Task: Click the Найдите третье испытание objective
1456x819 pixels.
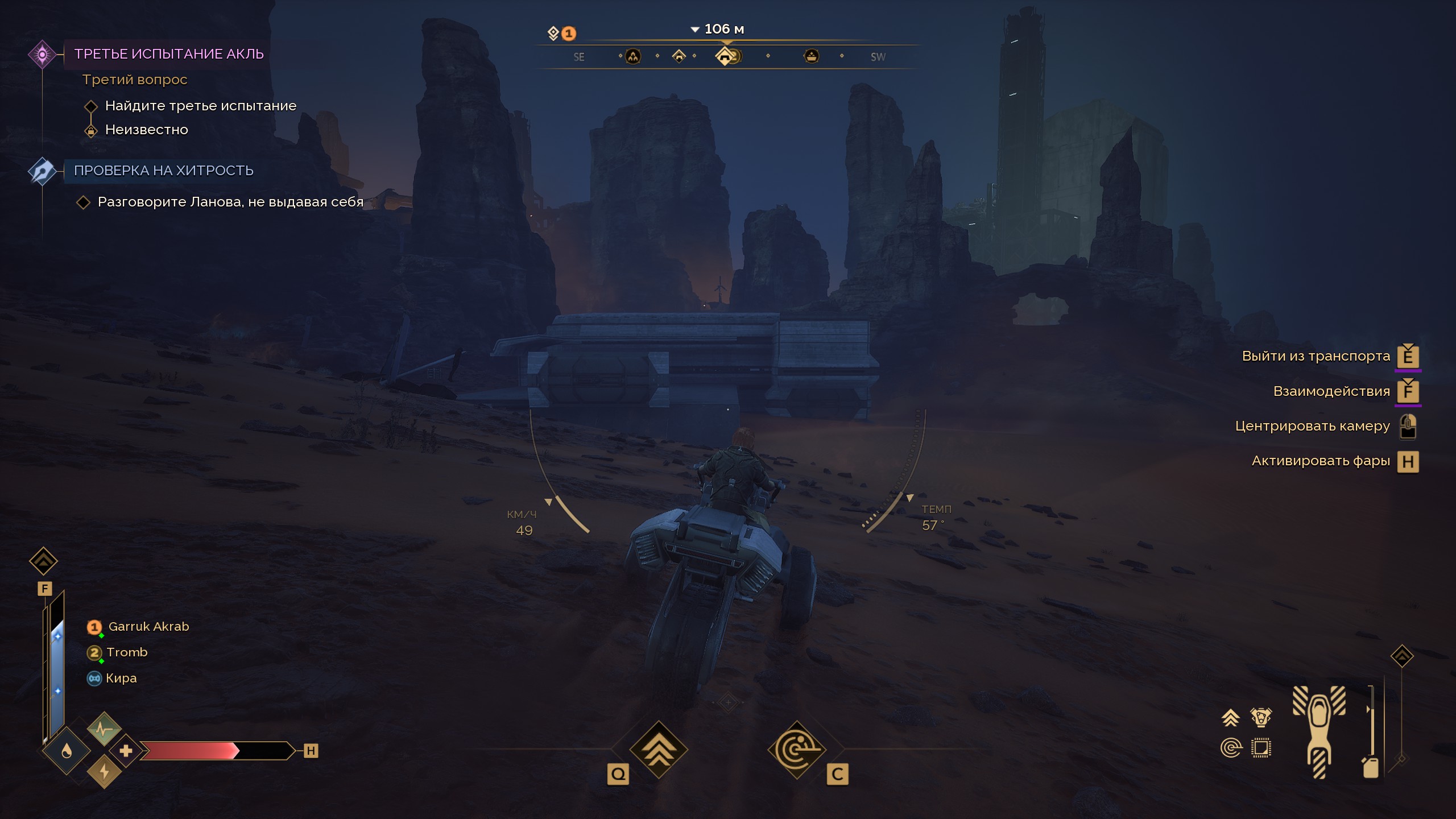Action: [x=200, y=106]
